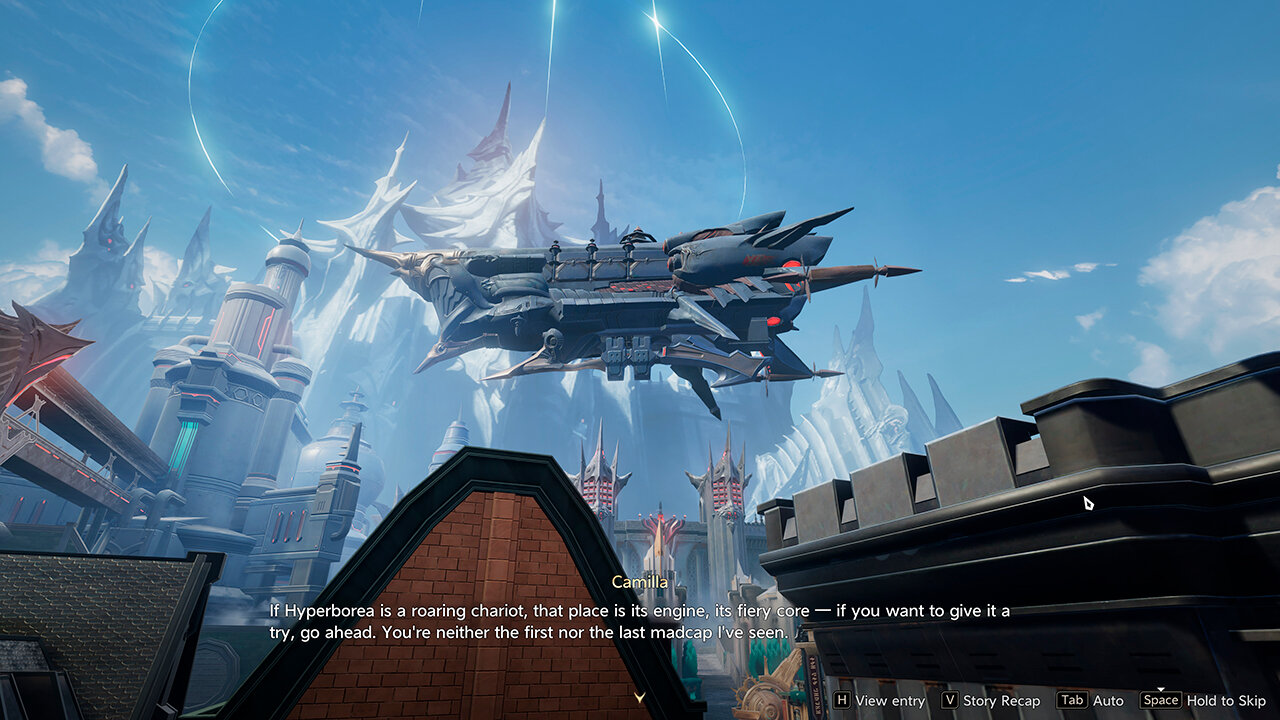Show the Story Recap
1280x720 pixels.
(x=990, y=701)
